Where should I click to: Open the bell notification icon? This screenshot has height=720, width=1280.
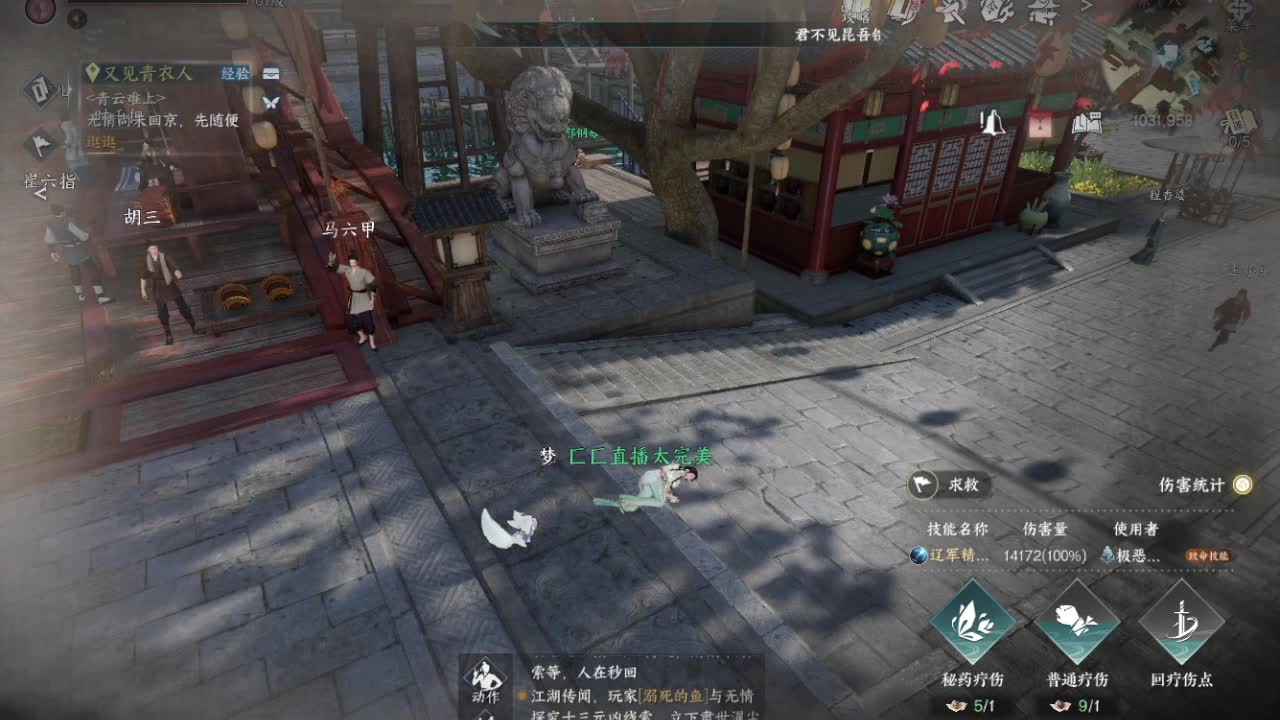pyautogui.click(x=993, y=121)
